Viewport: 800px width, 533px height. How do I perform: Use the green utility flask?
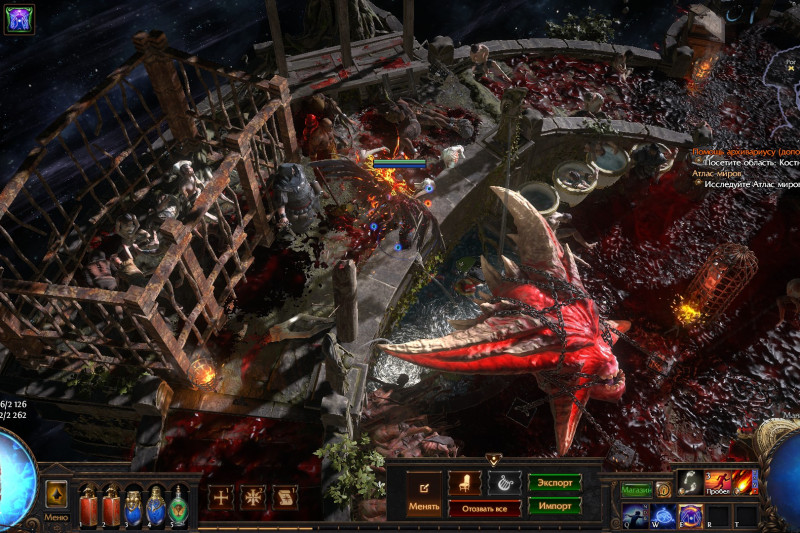pos(178,504)
